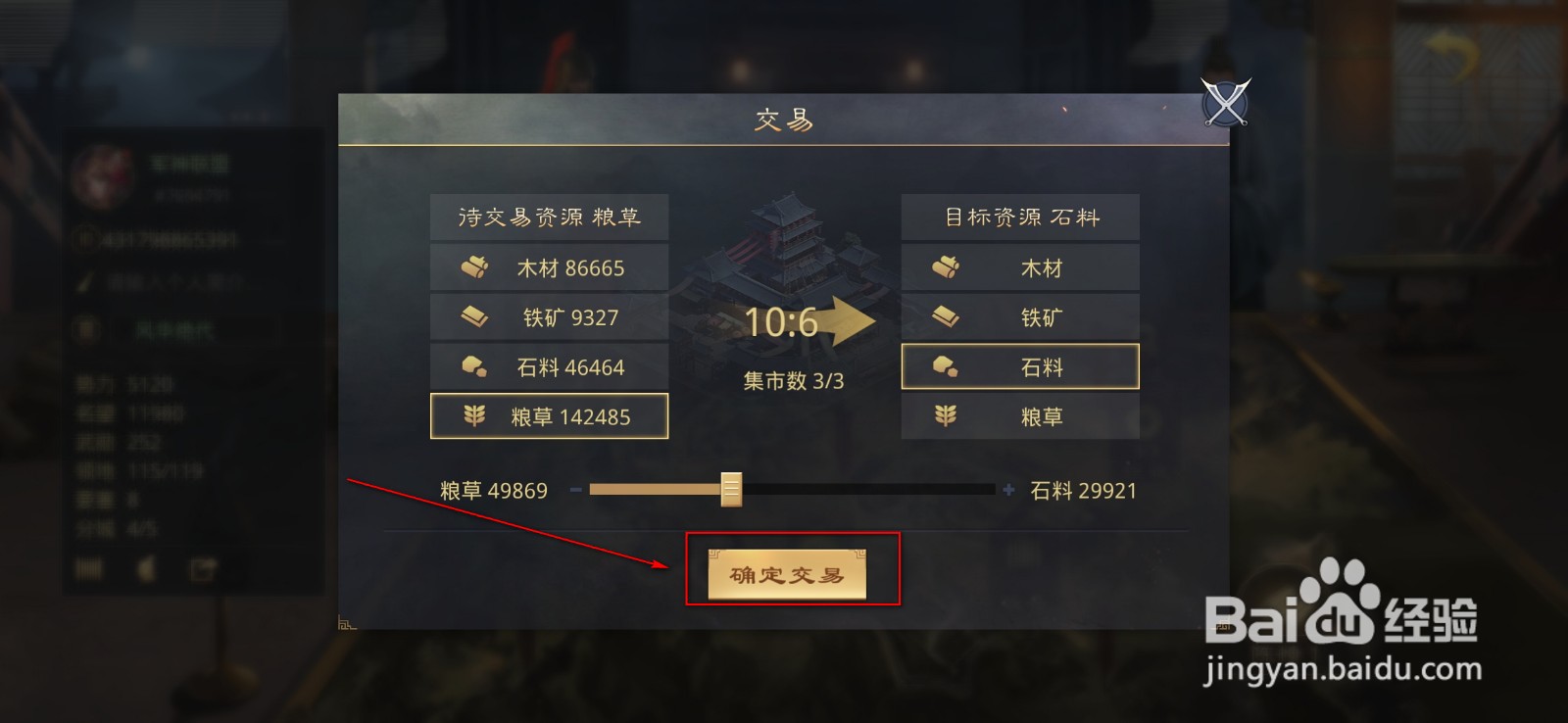Click the trade amount slider handle
The height and width of the screenshot is (723, 1568).
point(732,490)
